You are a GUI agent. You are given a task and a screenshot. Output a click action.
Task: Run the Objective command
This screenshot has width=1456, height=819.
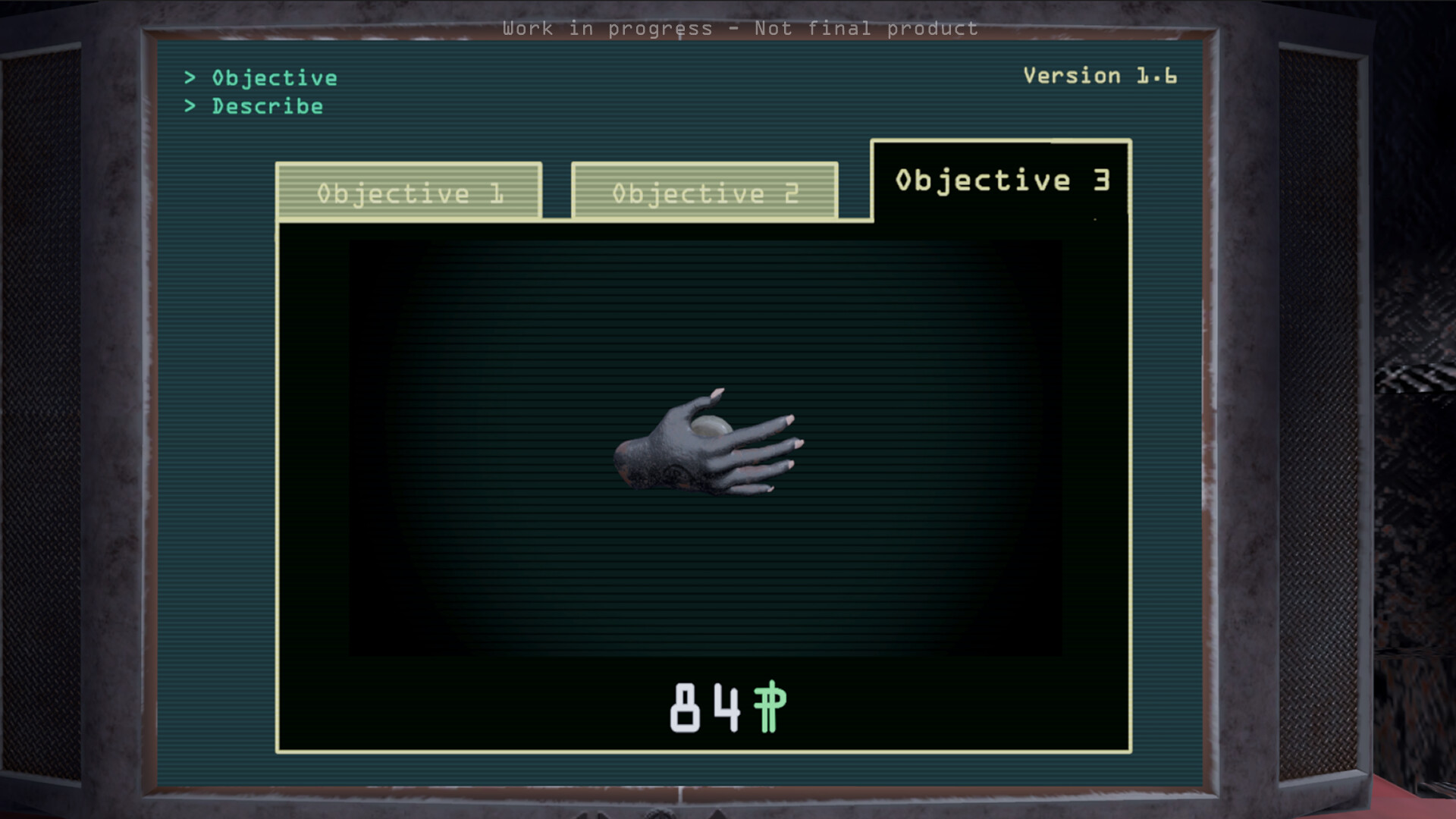coord(273,77)
